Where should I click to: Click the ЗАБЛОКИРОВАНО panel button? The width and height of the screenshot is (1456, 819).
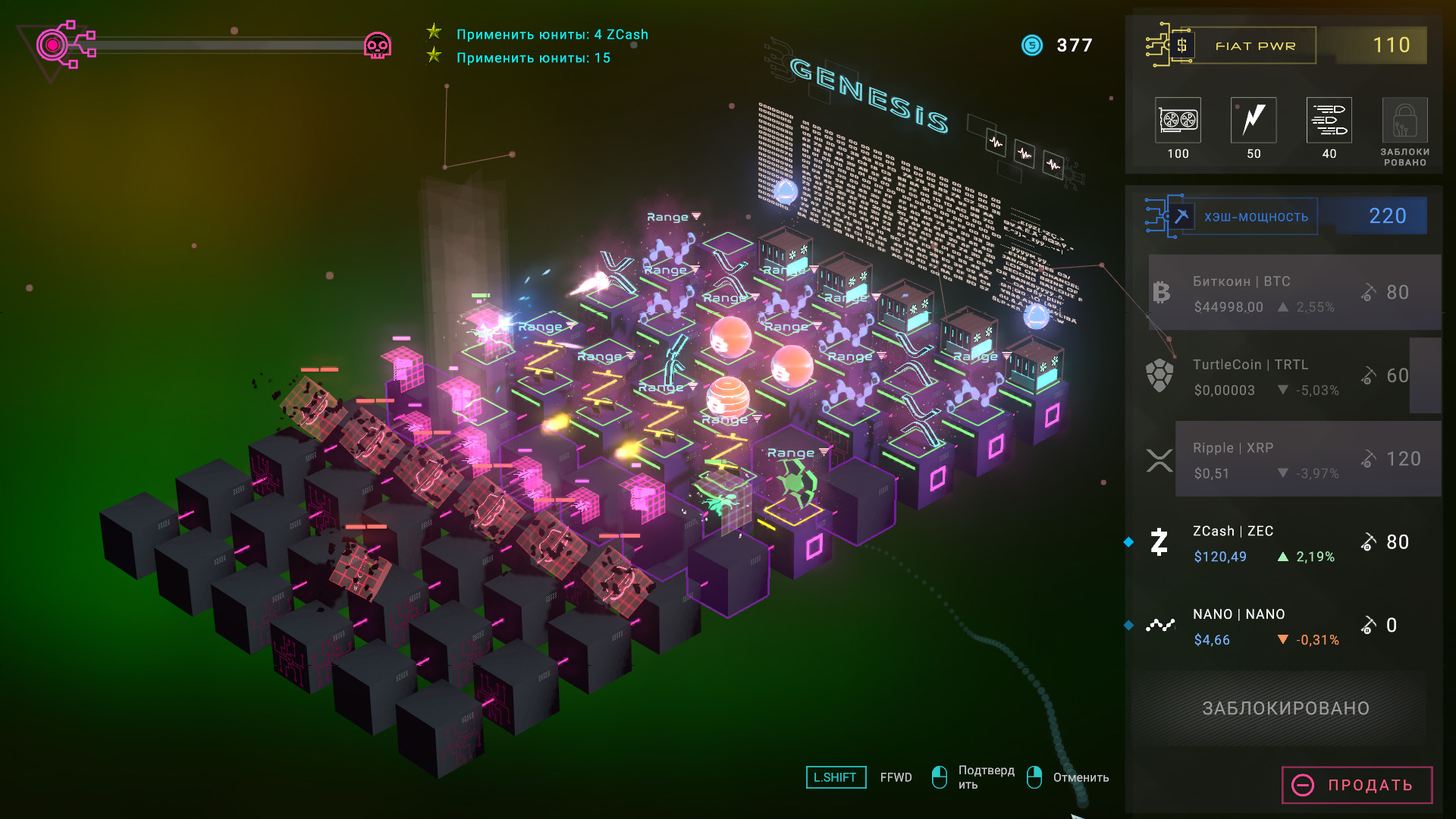point(1285,708)
